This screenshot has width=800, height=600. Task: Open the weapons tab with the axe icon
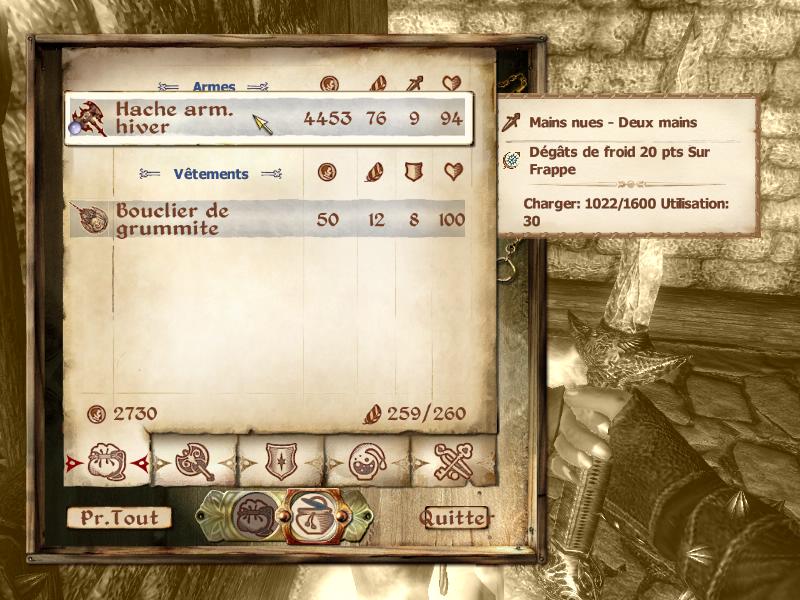point(194,462)
